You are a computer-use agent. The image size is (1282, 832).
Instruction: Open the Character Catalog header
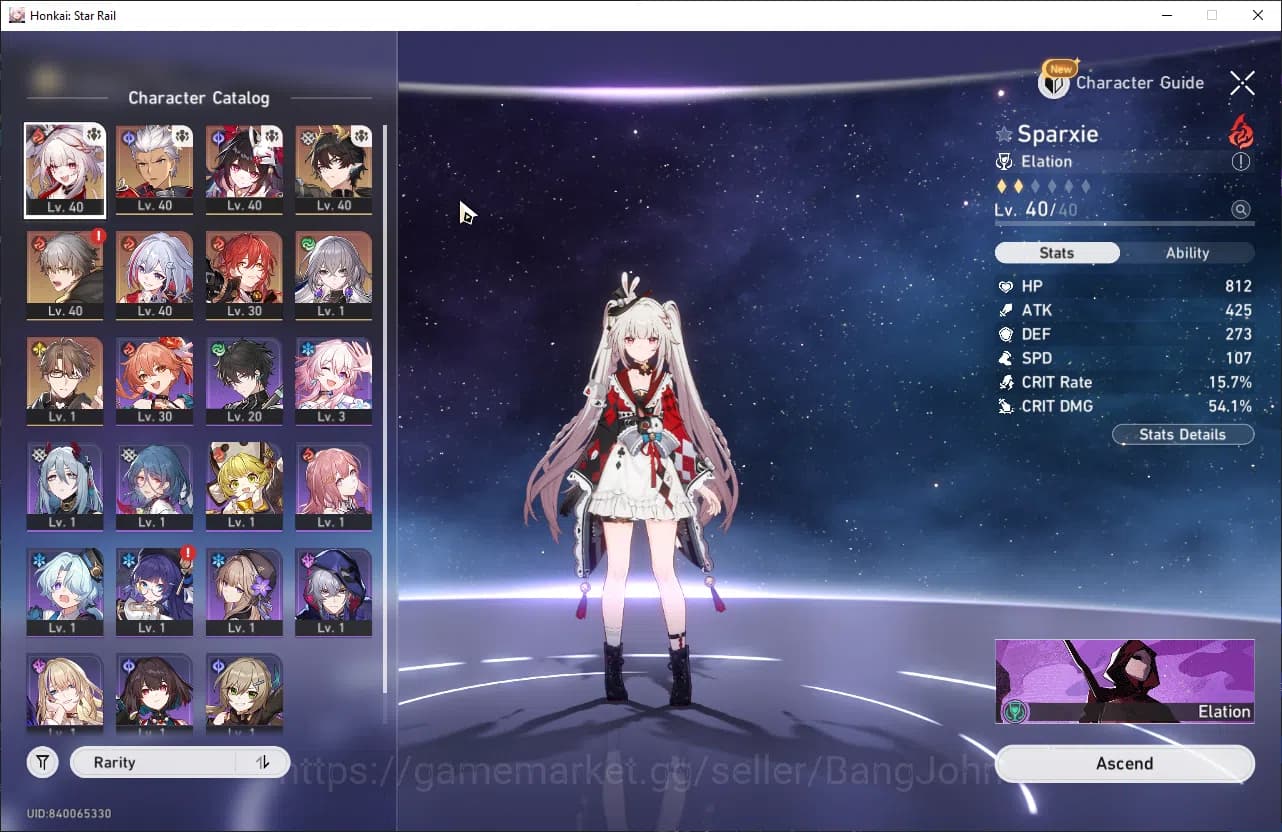click(x=199, y=98)
